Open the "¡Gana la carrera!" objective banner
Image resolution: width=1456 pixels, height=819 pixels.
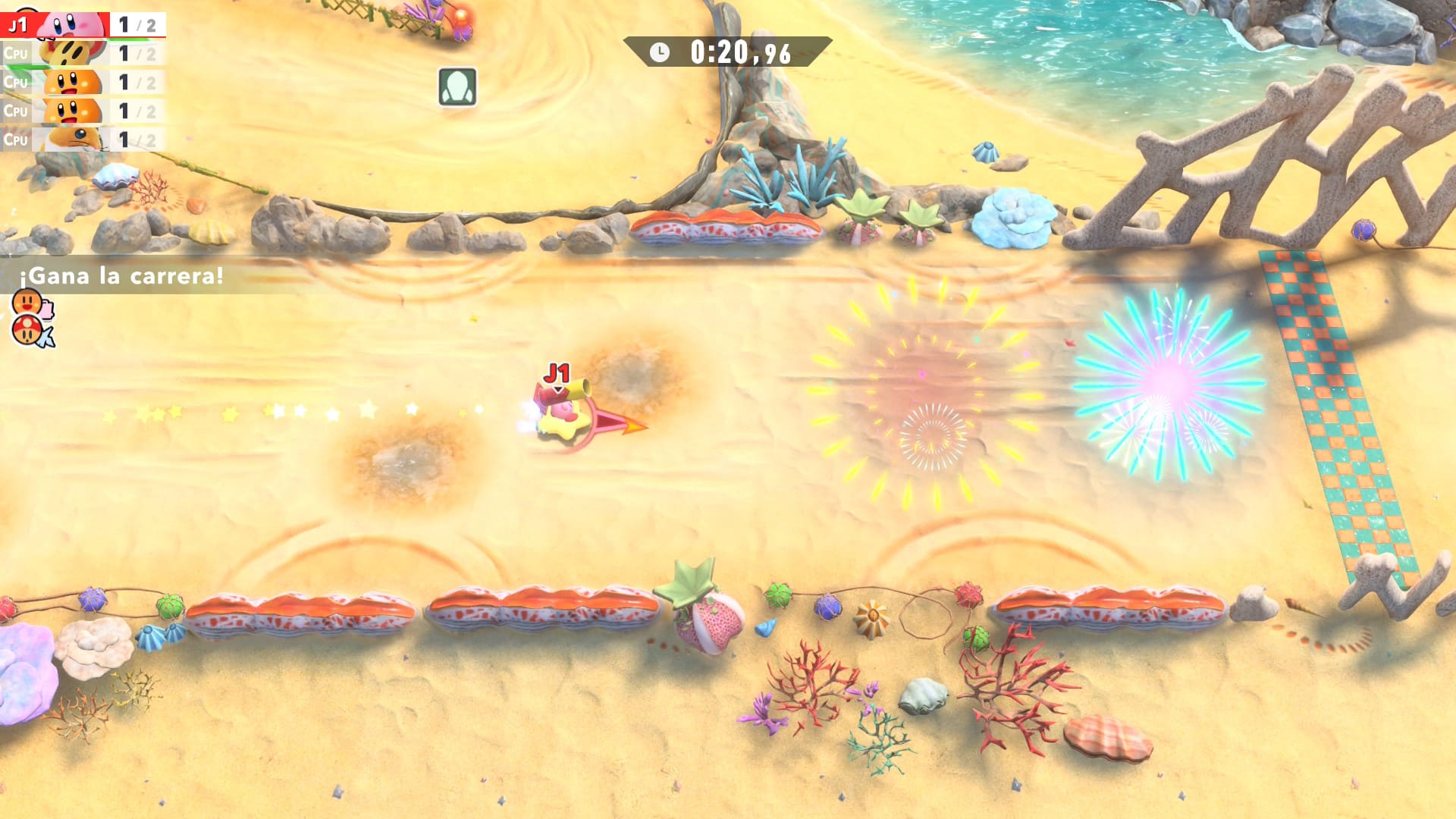click(x=121, y=275)
